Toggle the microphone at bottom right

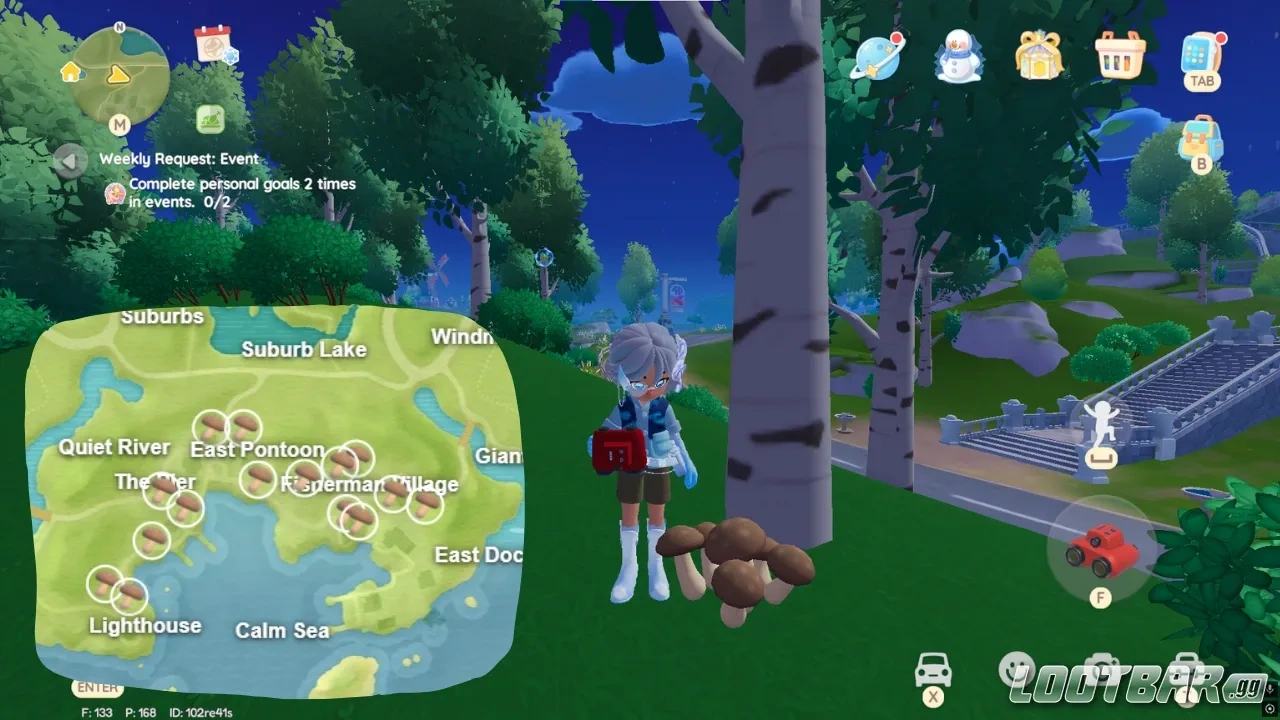tap(1268, 688)
